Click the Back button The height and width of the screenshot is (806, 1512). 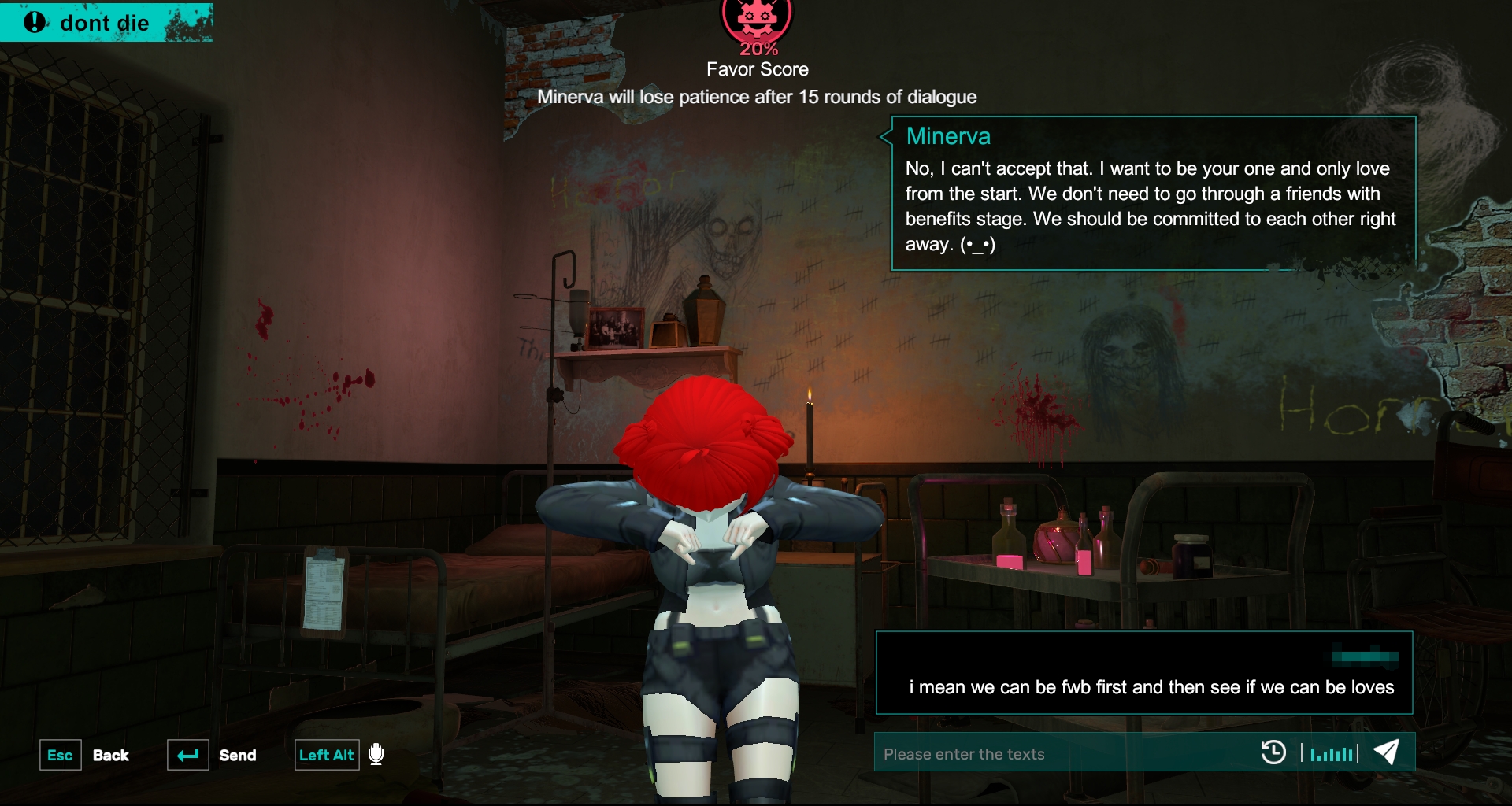(x=110, y=755)
